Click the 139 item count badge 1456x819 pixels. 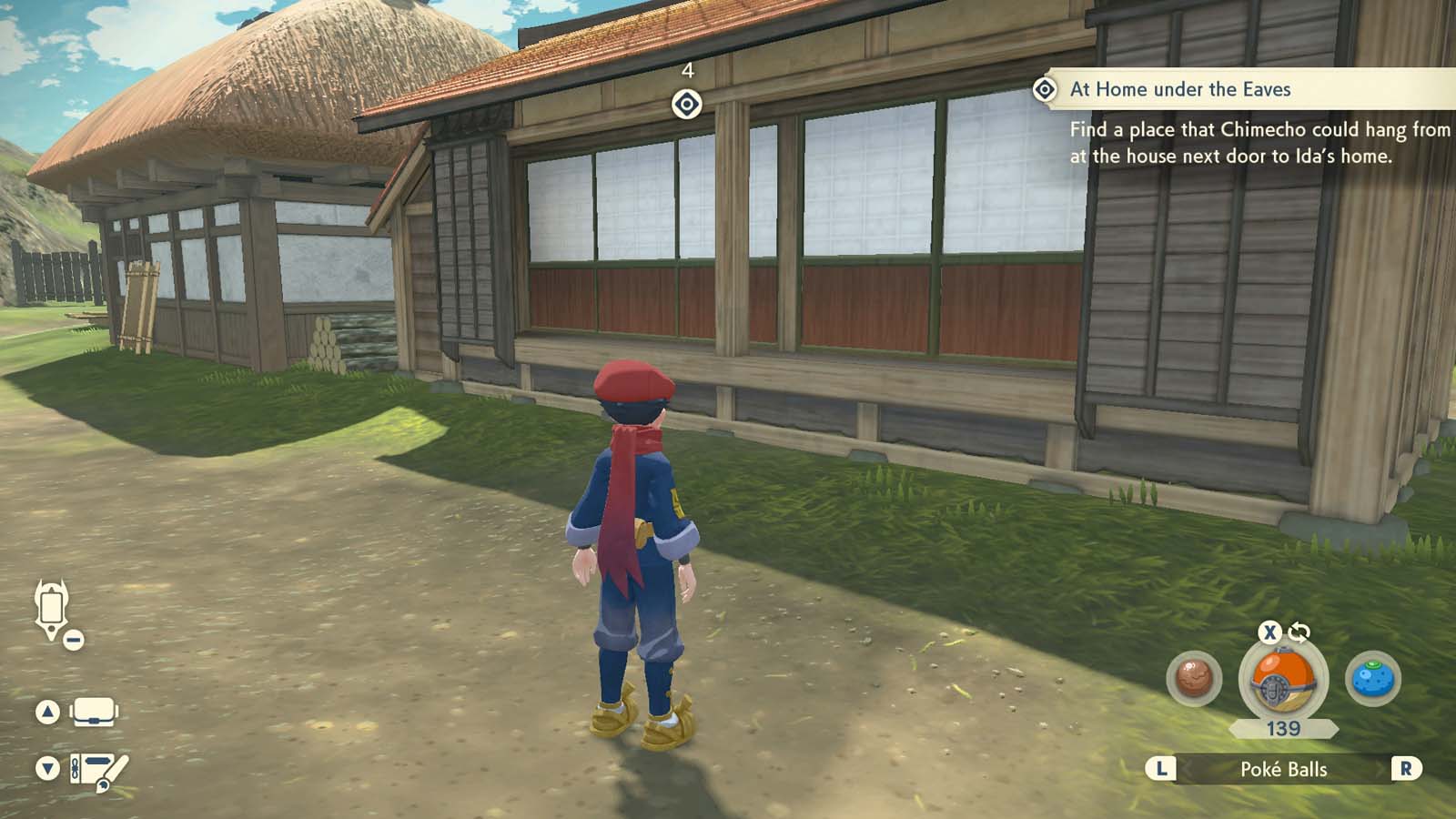coord(1282,729)
